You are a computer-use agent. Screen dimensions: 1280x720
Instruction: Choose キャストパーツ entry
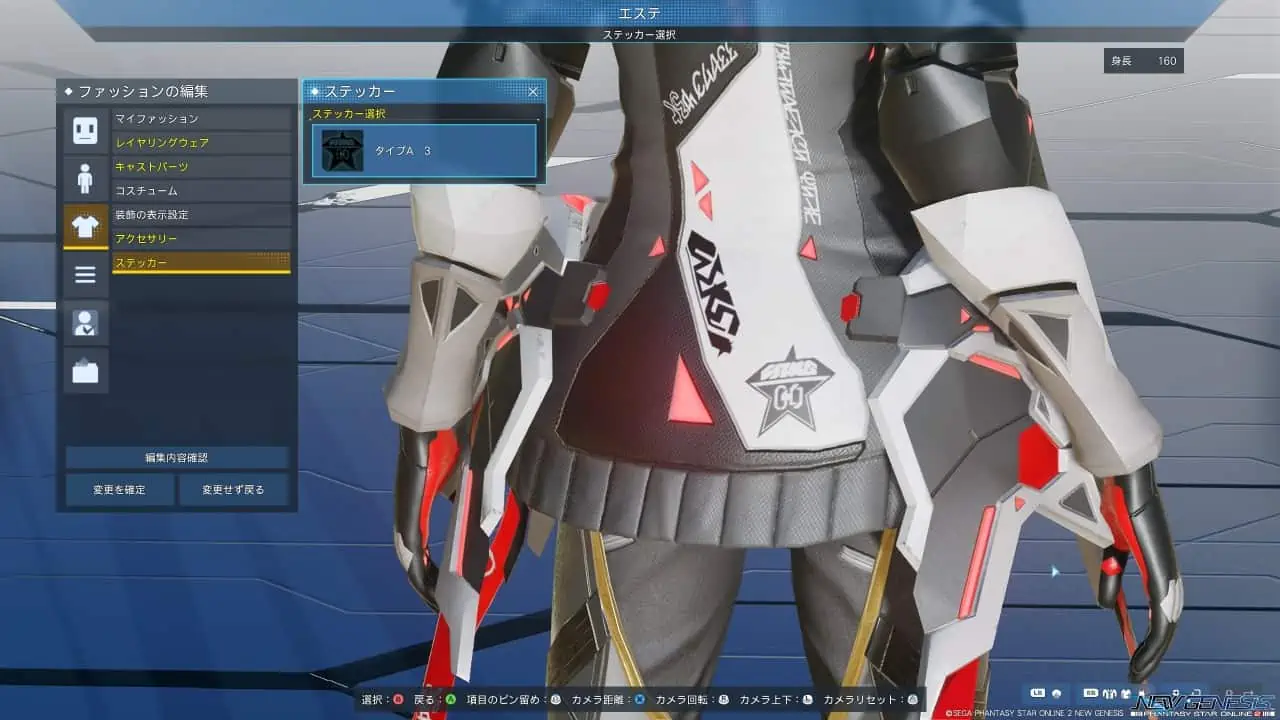[x=201, y=167]
